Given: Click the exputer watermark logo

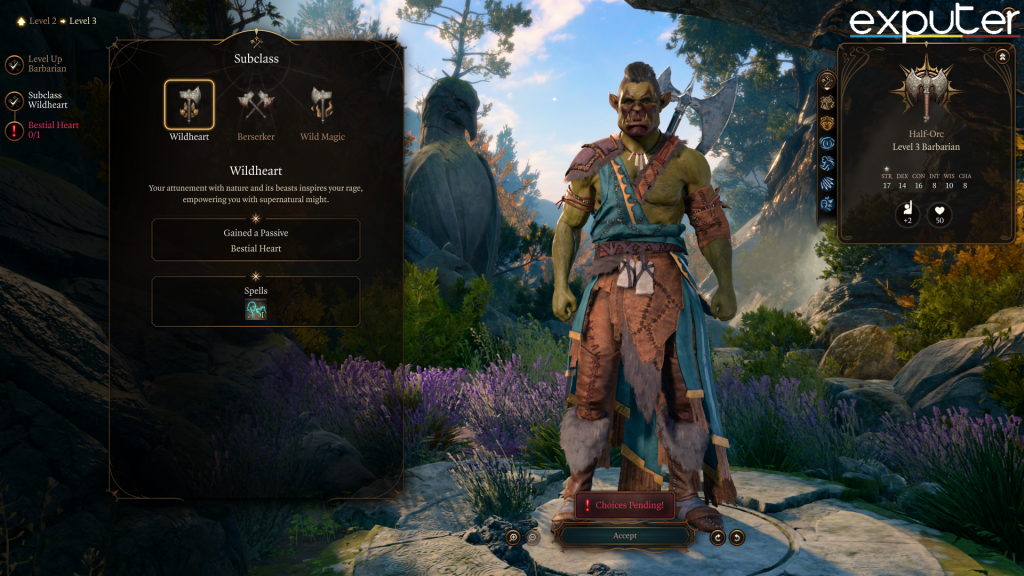Looking at the screenshot, I should click(x=934, y=24).
